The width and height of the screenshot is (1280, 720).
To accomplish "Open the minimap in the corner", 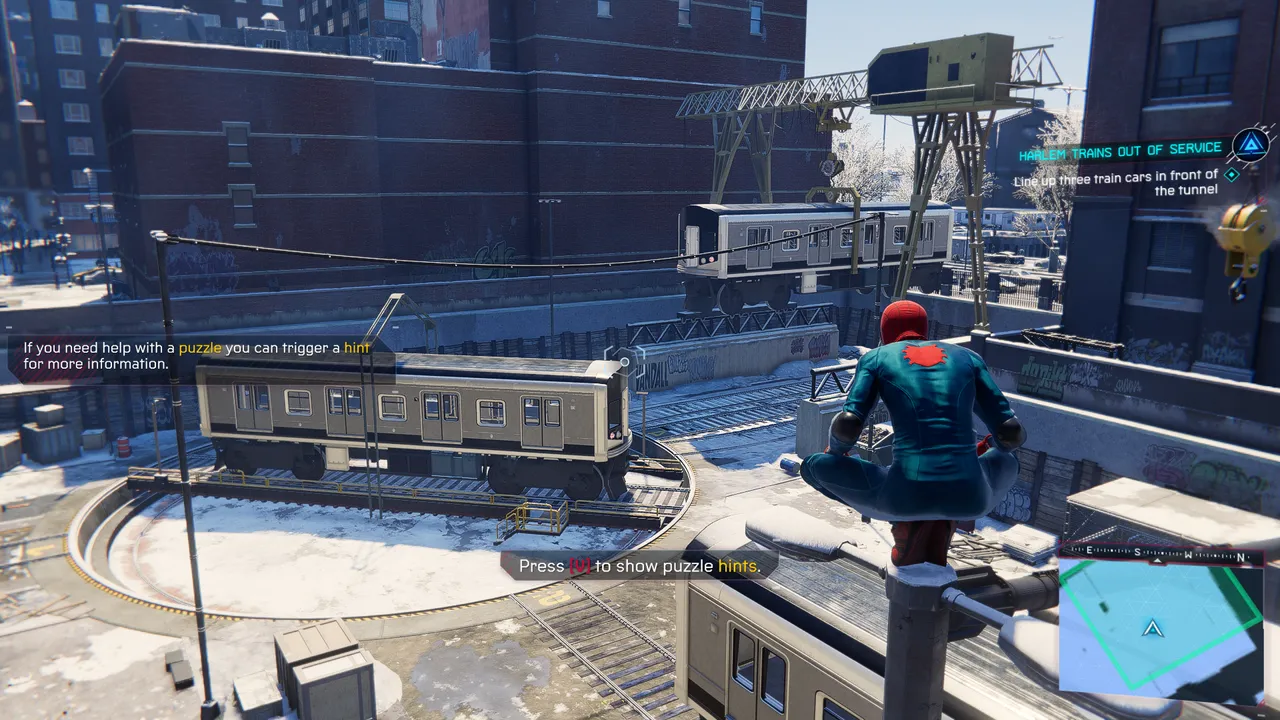I will [1160, 630].
